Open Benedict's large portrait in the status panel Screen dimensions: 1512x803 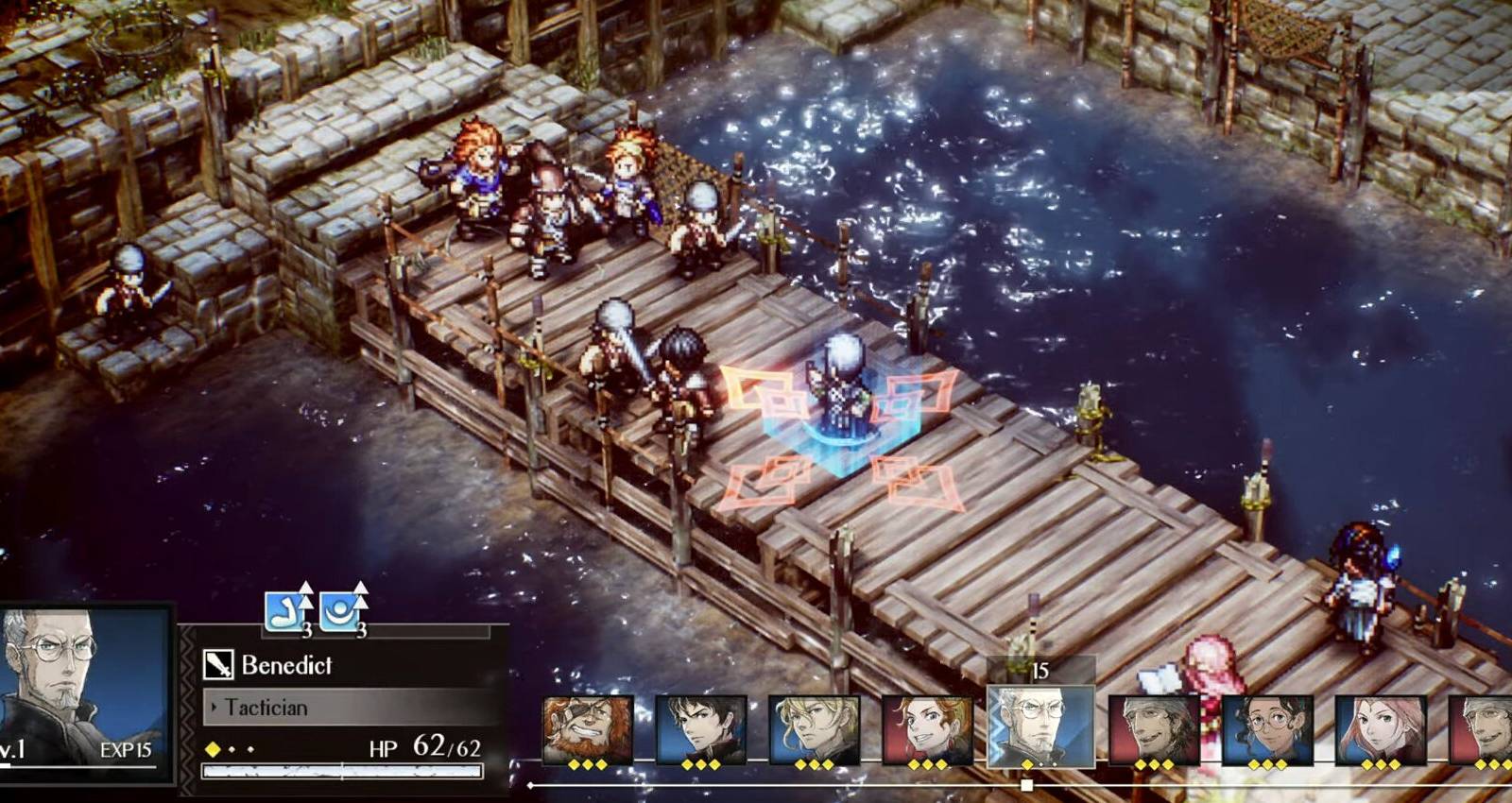coord(85,687)
